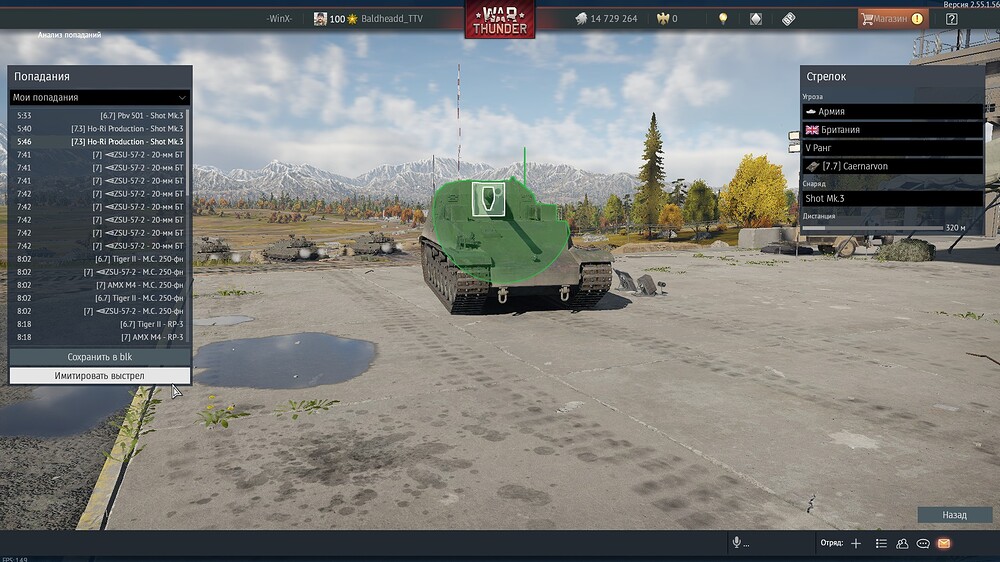
Task: Open the Shot Mk.3 shell selector
Action: [x=892, y=198]
